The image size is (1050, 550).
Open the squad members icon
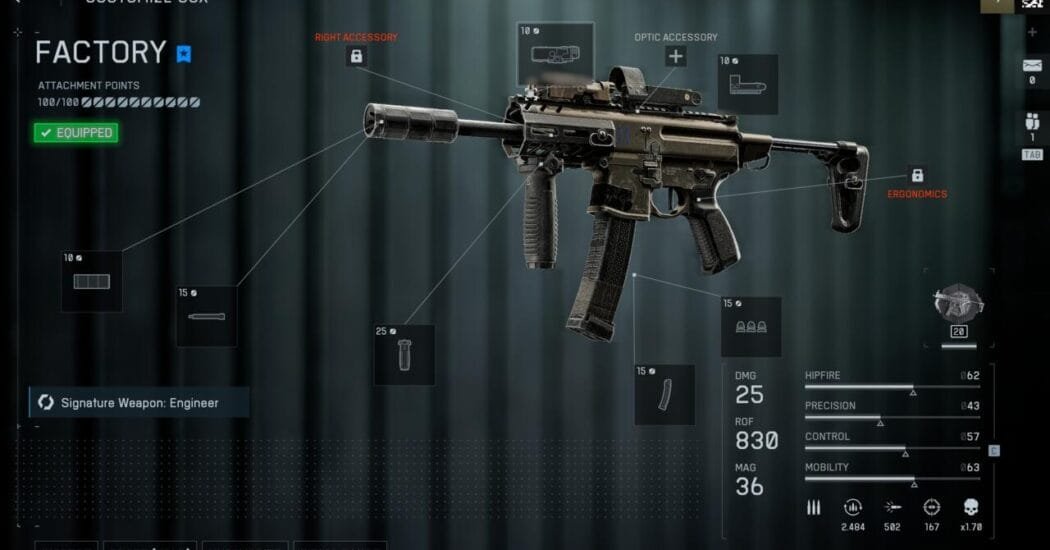[x=1032, y=126]
